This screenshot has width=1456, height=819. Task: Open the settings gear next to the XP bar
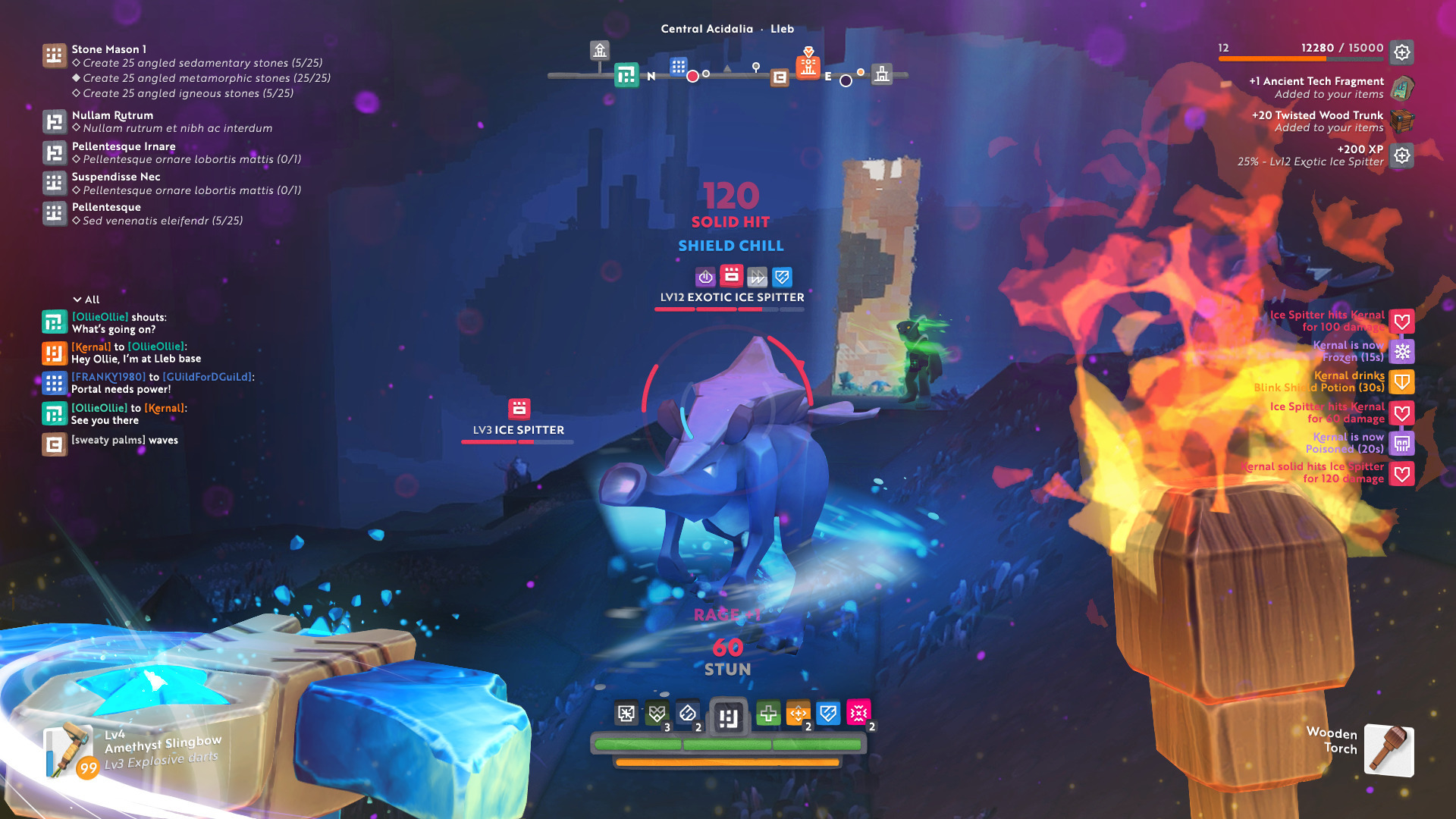click(1402, 52)
